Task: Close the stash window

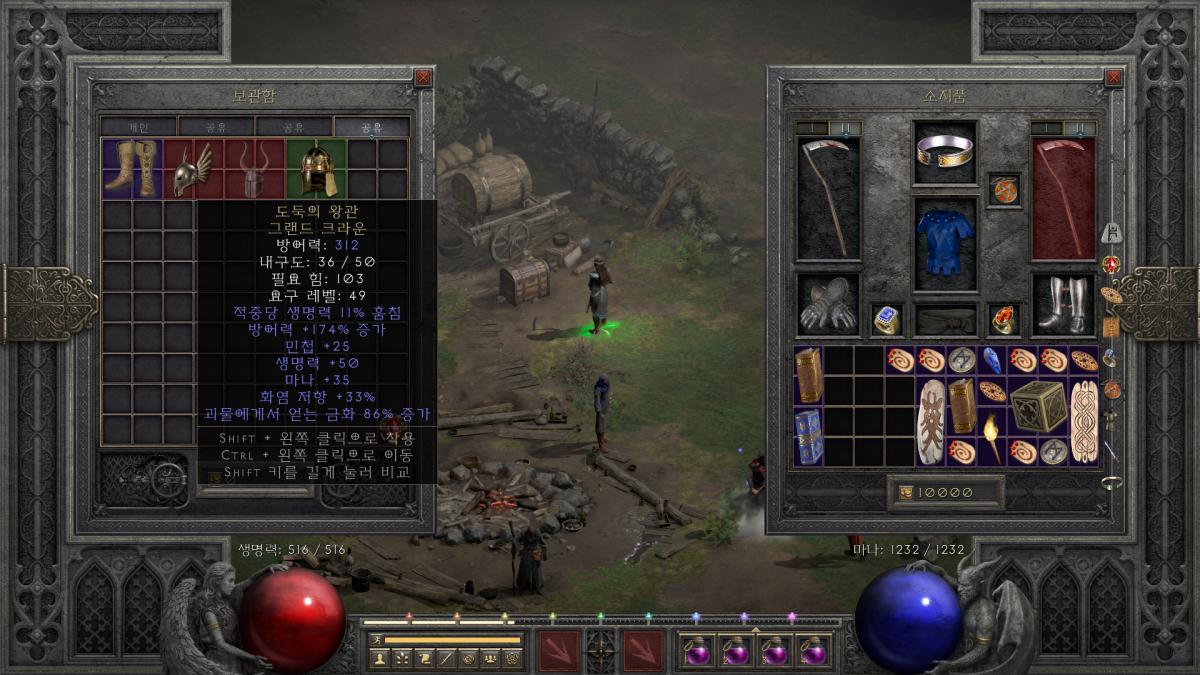Action: (423, 77)
